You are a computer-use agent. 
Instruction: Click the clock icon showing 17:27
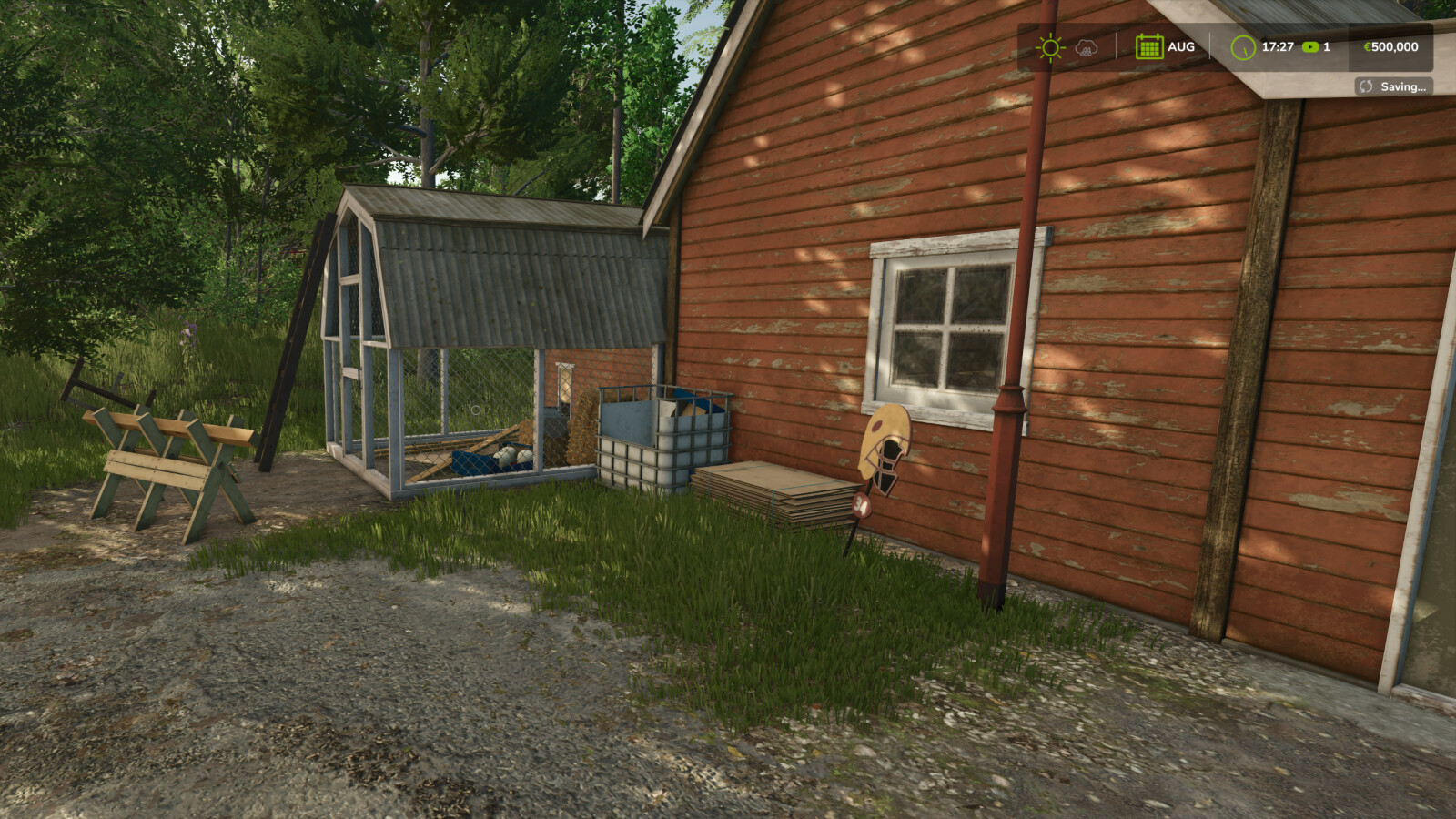[1242, 46]
